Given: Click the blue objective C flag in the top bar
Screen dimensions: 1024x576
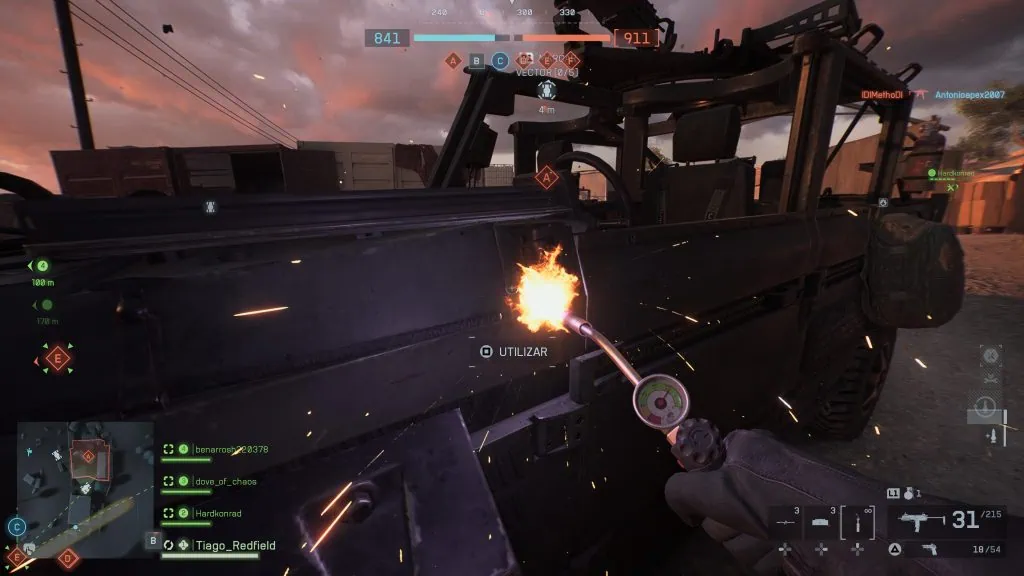Looking at the screenshot, I should coord(500,60).
